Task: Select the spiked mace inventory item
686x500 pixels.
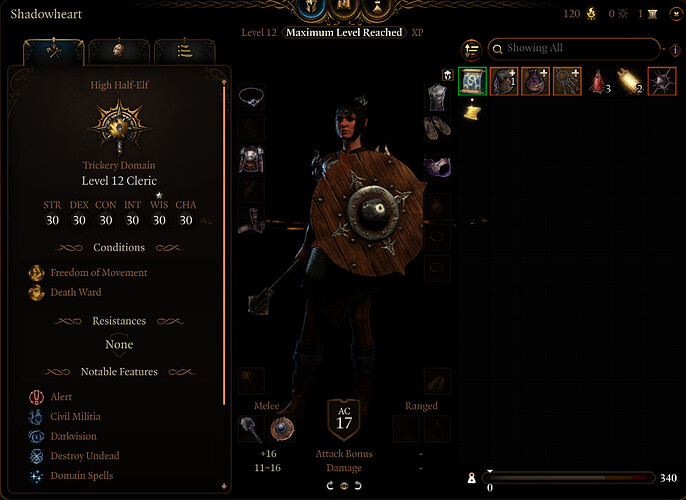Action: tap(663, 81)
